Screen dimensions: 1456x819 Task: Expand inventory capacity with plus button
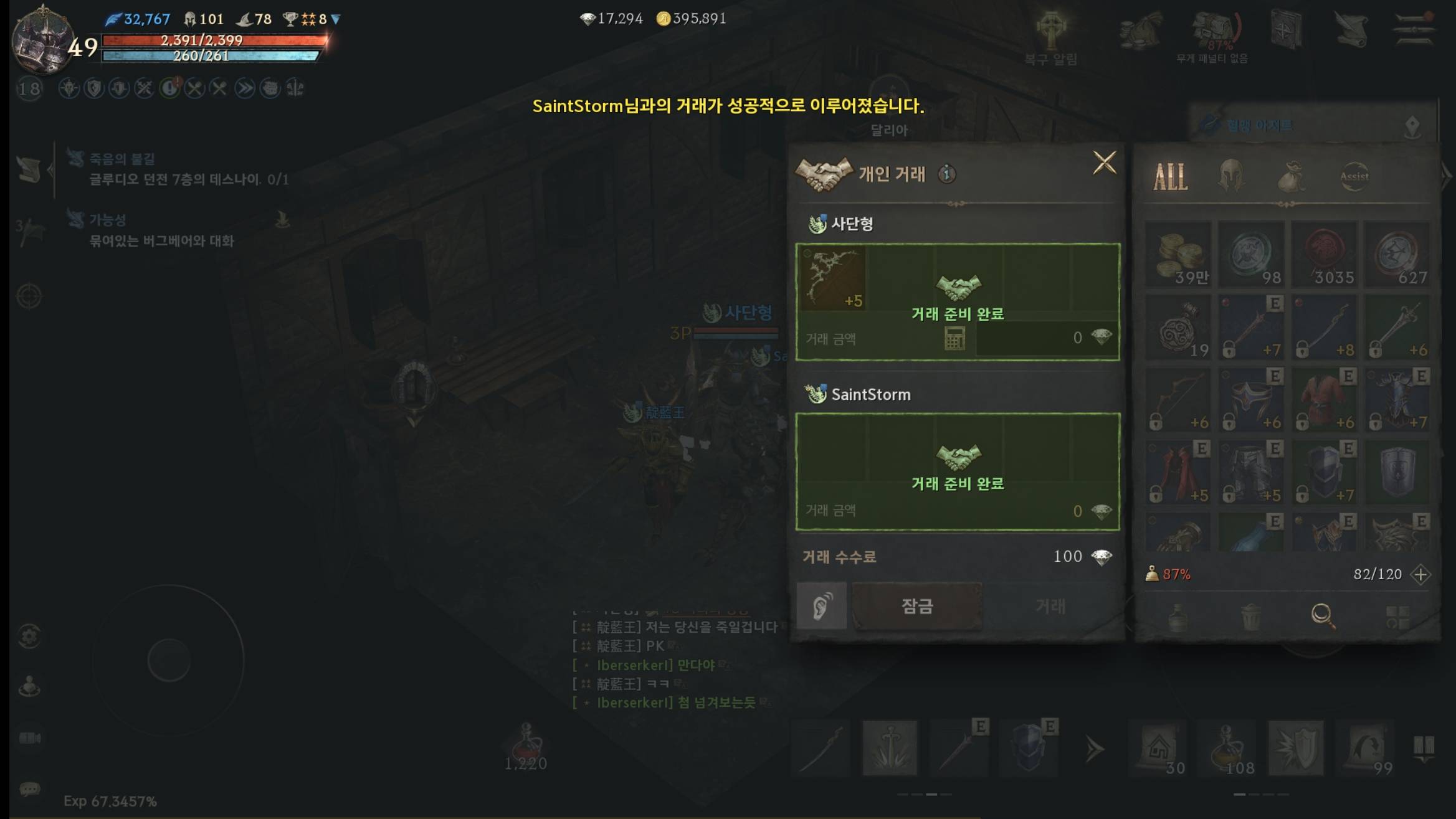1420,574
